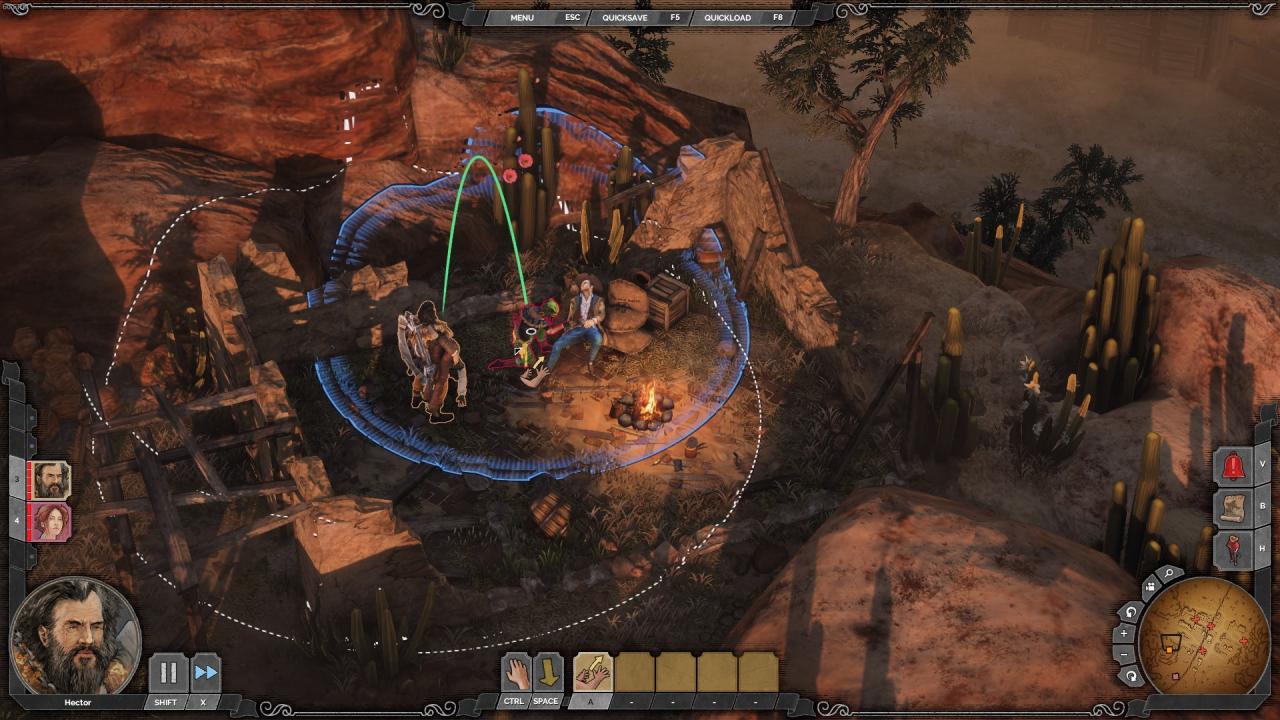1280x720 pixels.
Task: Select the bearded man's small portrait
Action: (51, 480)
